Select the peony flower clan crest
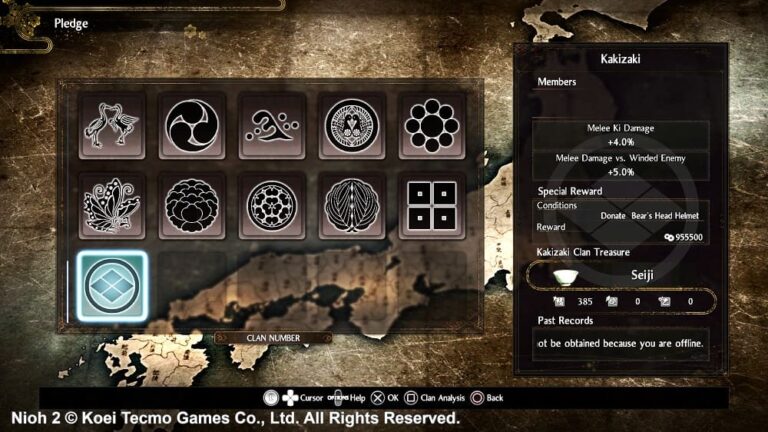The image size is (768, 432). 192,205
